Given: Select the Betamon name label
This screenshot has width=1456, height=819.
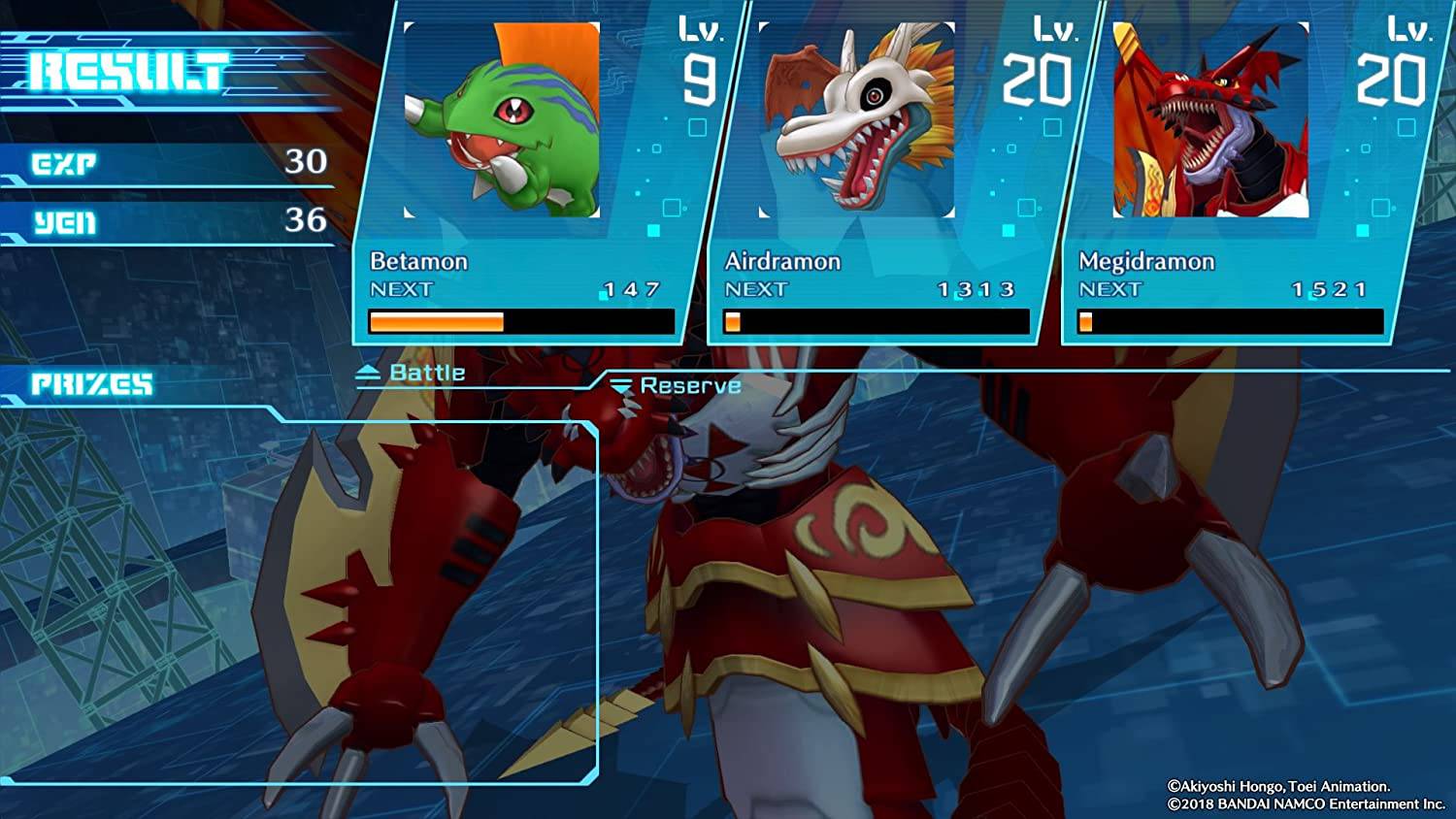Looking at the screenshot, I should (419, 260).
